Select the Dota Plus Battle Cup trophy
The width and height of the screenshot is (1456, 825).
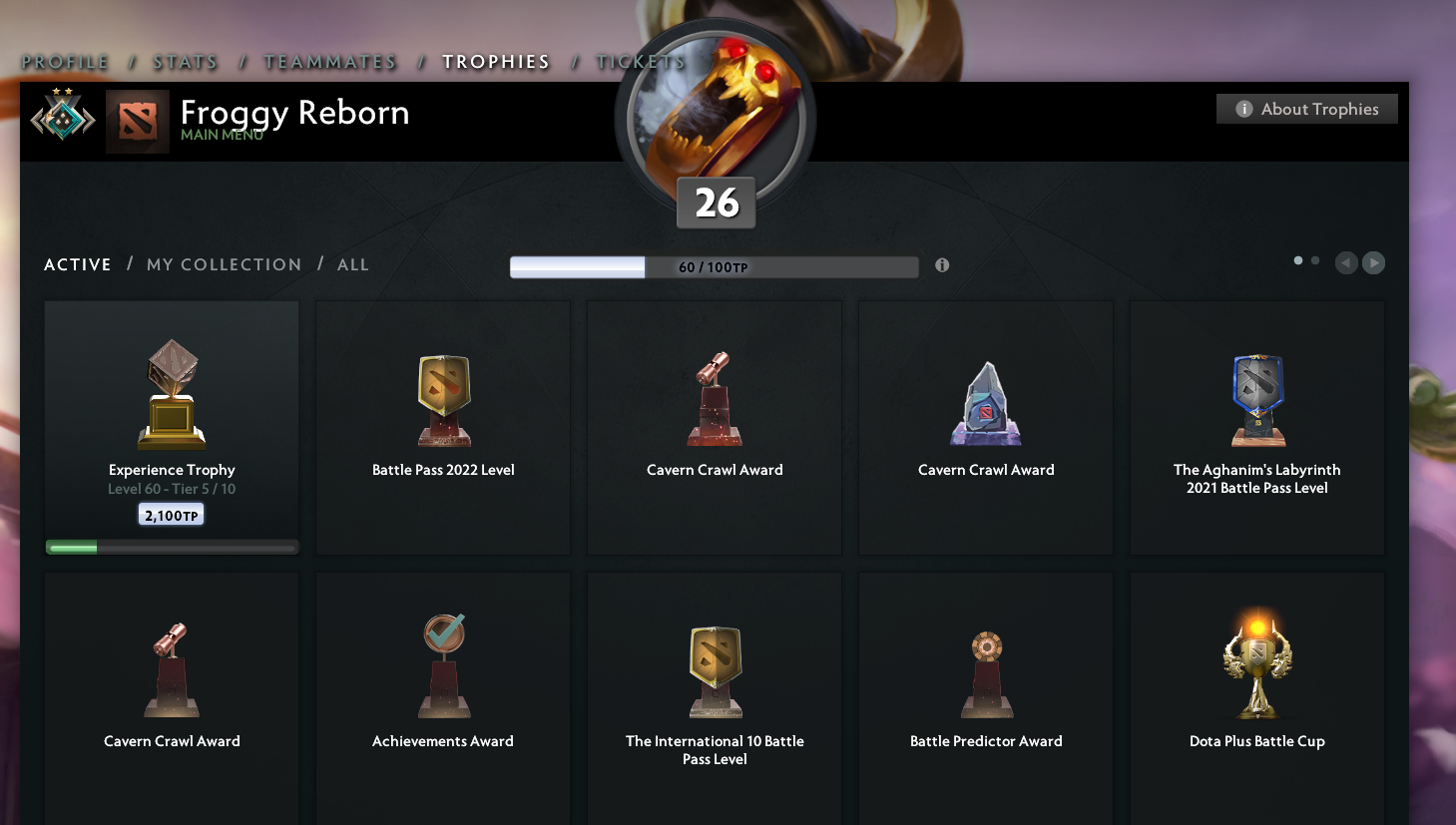pos(1255,661)
